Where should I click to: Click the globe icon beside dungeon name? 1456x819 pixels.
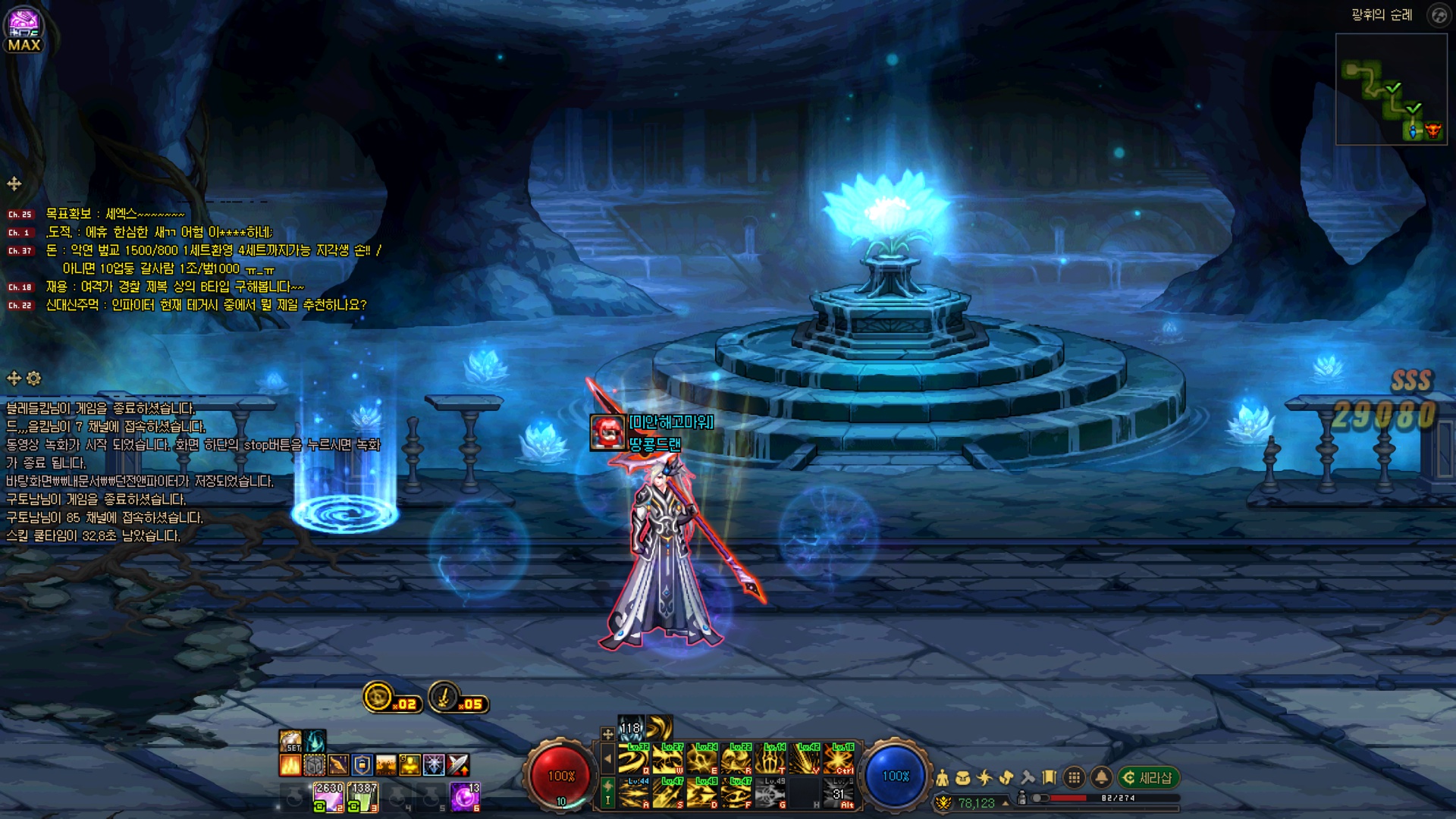point(1438,15)
